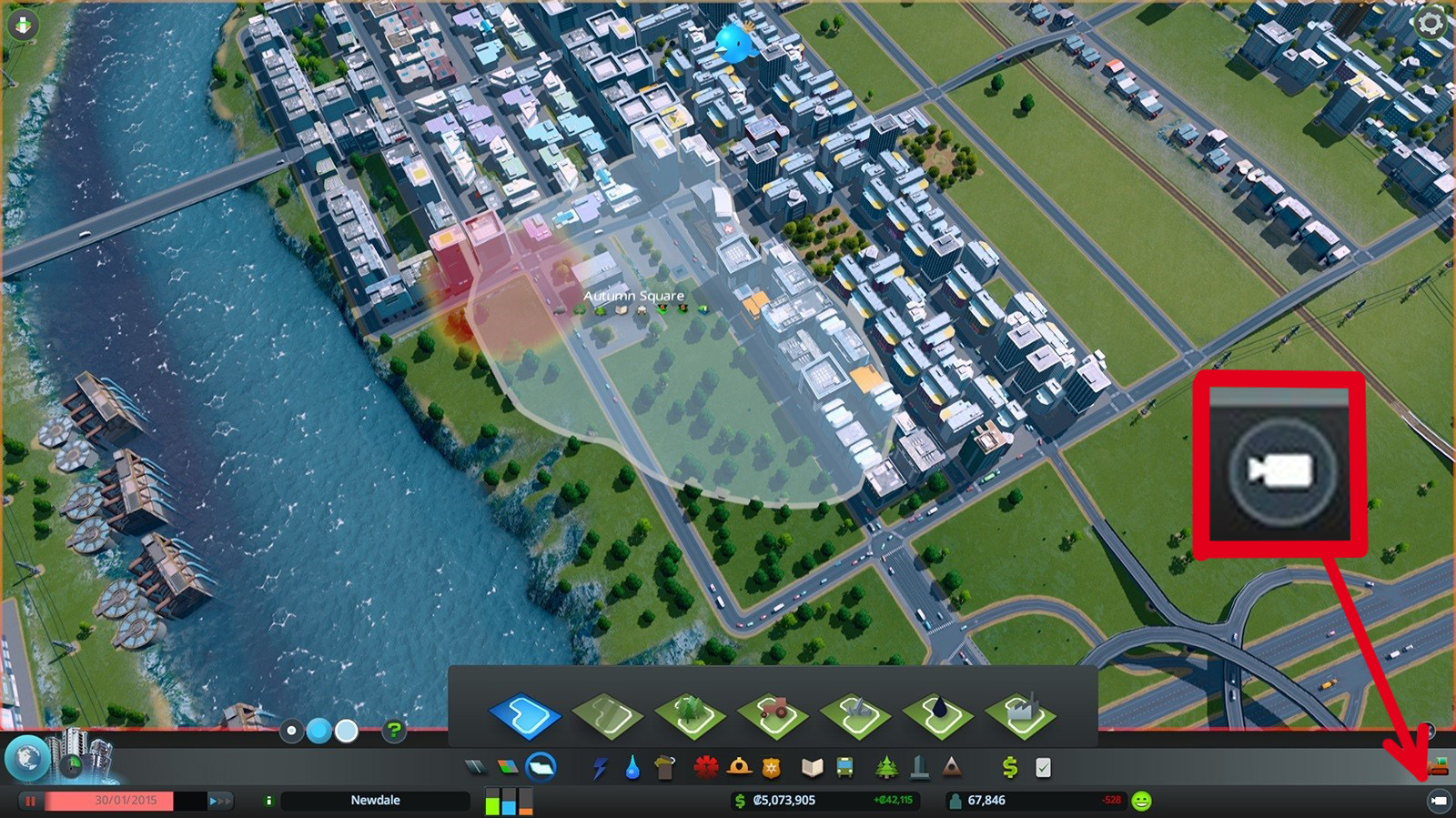The image size is (1456, 818).
Task: Pause the game simulation
Action: [x=31, y=800]
